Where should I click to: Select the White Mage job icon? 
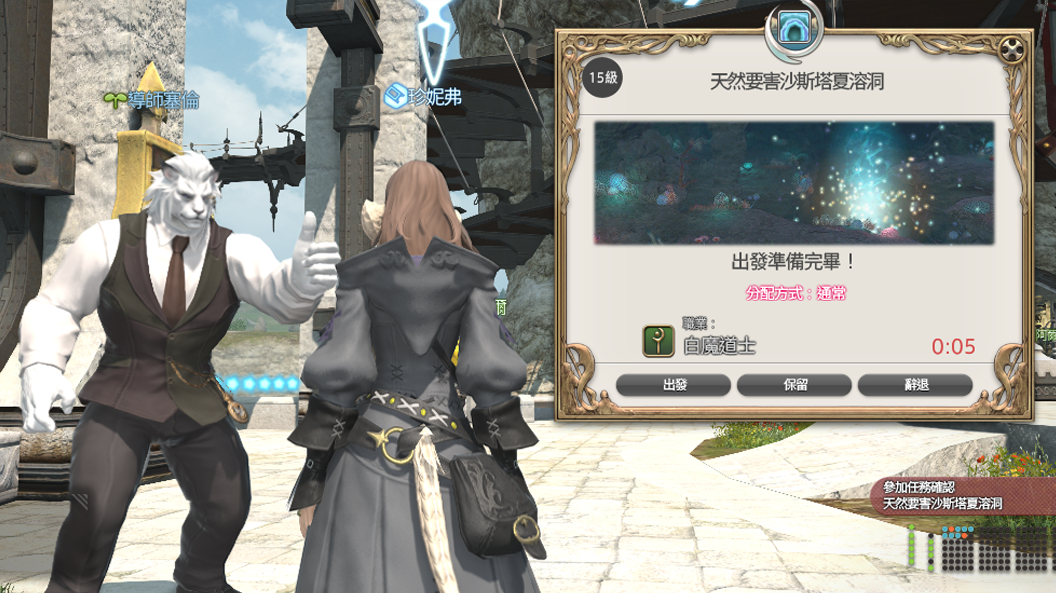[x=657, y=340]
